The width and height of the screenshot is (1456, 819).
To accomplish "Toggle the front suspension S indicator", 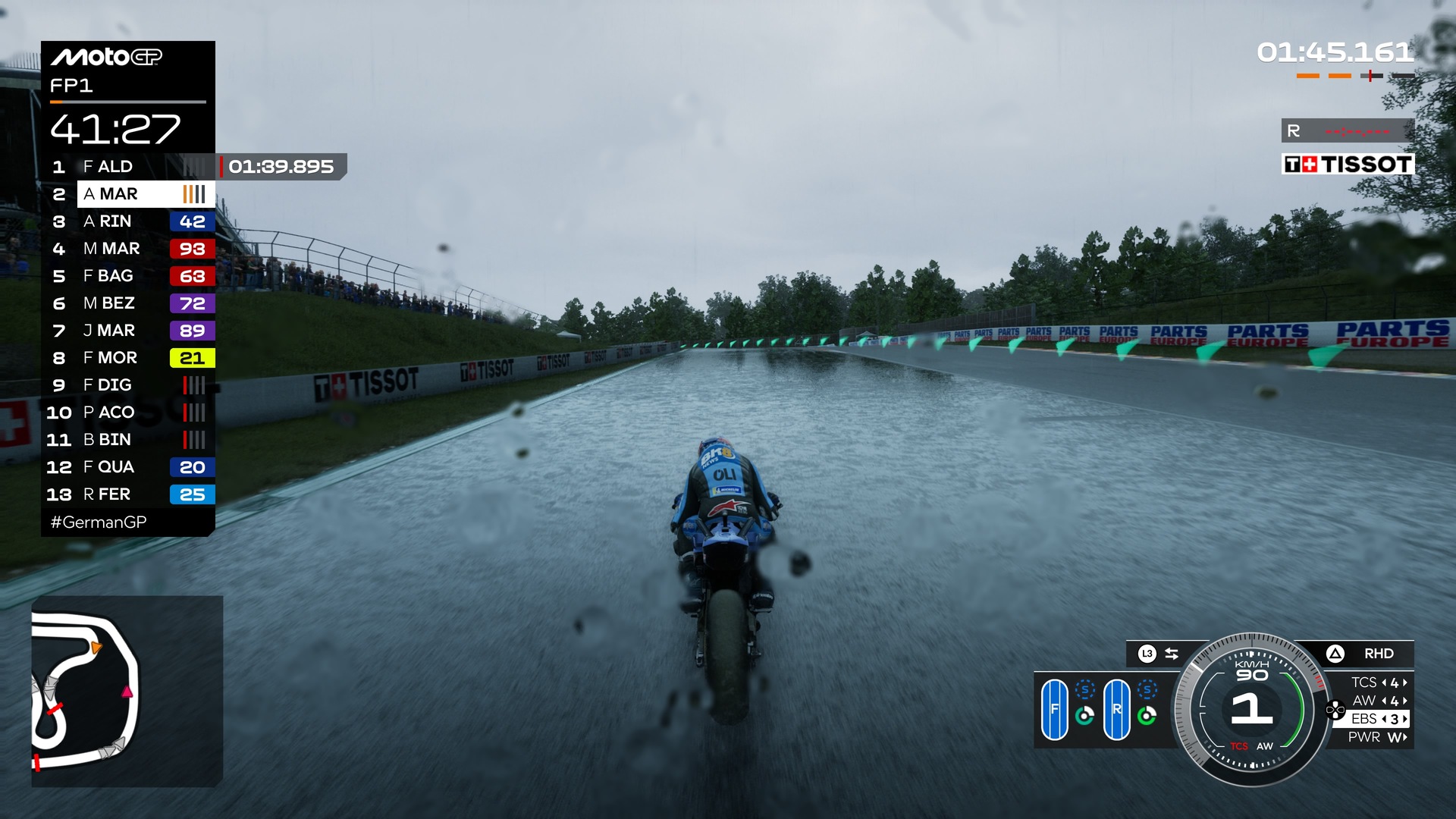I will 1084,689.
